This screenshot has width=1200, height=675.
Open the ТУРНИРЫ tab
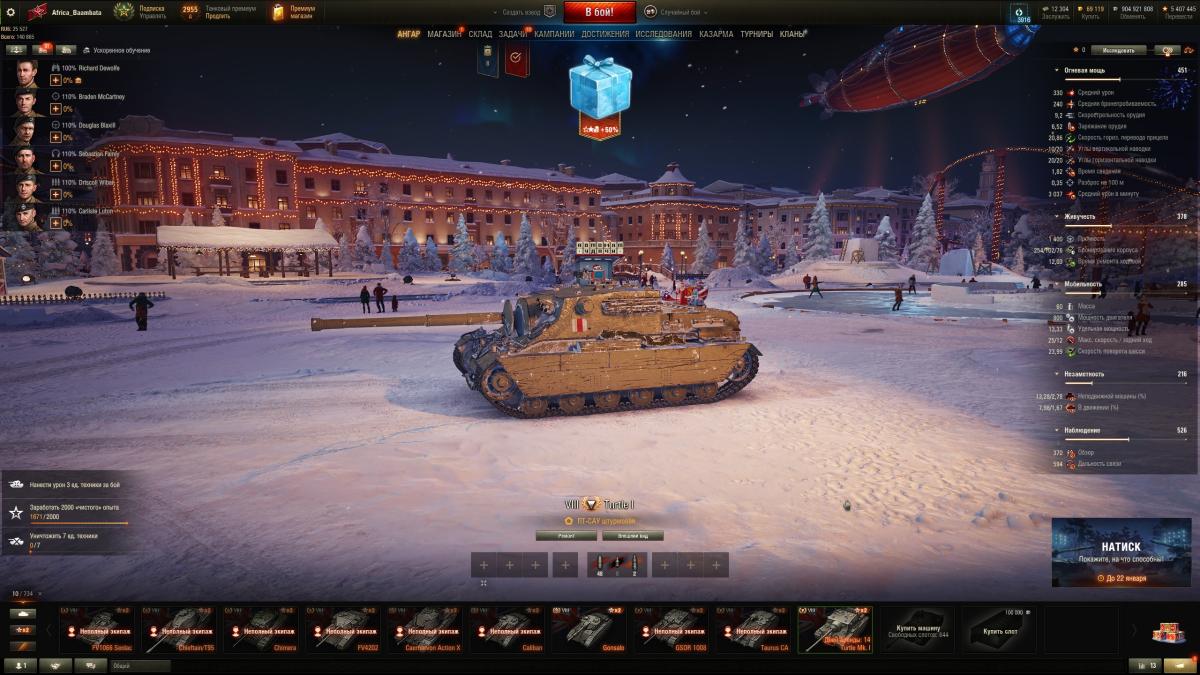[x=757, y=34]
